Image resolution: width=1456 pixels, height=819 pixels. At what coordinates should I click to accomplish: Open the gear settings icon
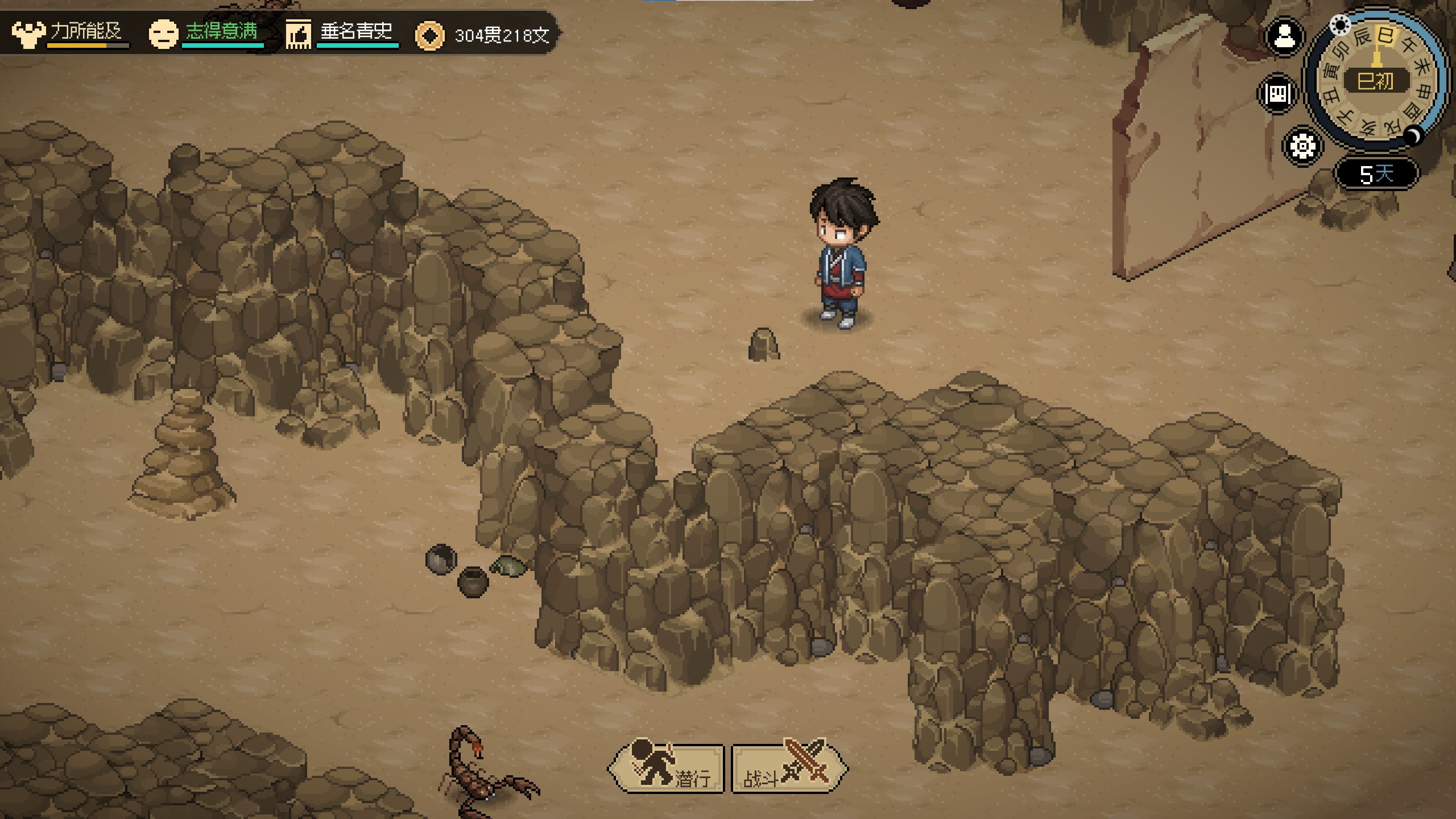(1302, 146)
